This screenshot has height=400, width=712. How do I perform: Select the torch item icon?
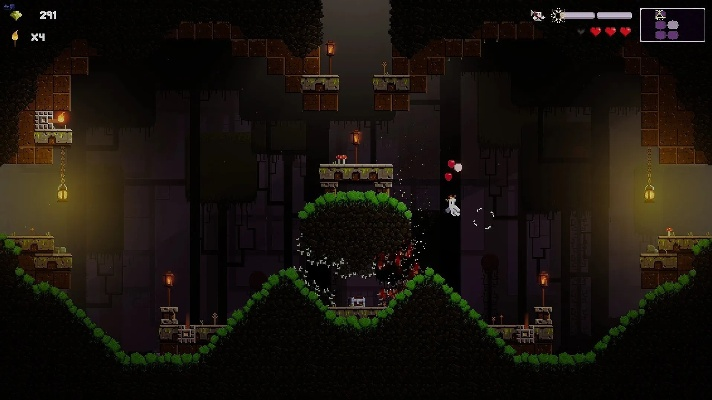pyautogui.click(x=15, y=37)
